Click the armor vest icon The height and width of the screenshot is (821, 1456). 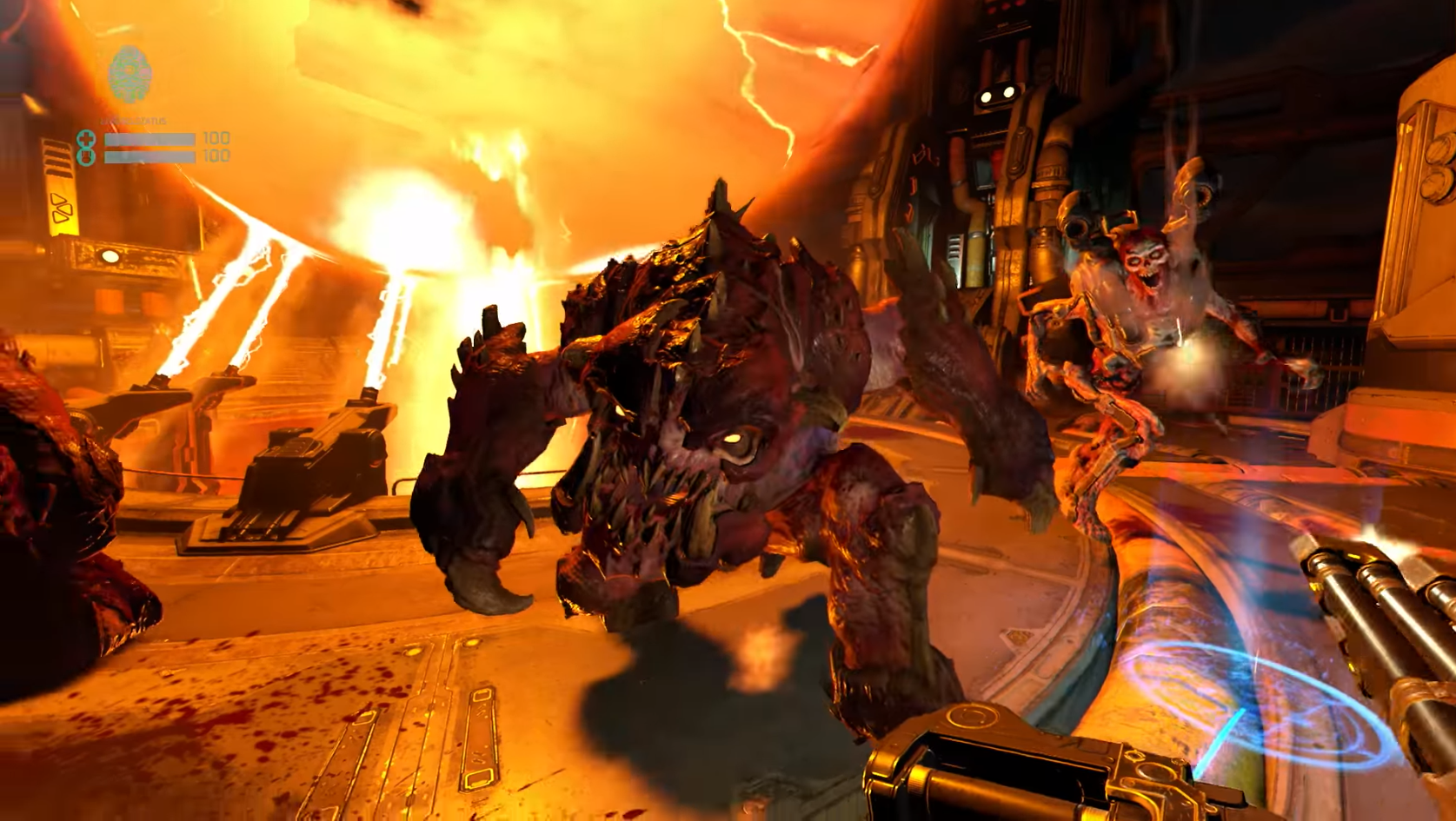(x=86, y=156)
